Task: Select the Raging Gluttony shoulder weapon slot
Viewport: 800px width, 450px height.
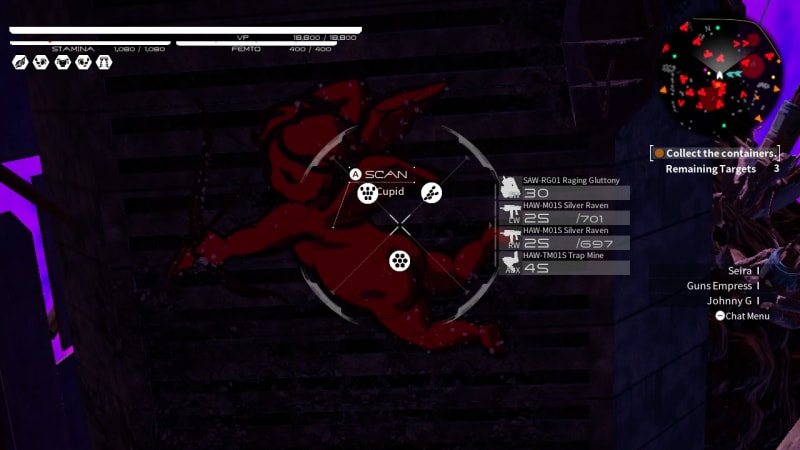Action: 565,187
